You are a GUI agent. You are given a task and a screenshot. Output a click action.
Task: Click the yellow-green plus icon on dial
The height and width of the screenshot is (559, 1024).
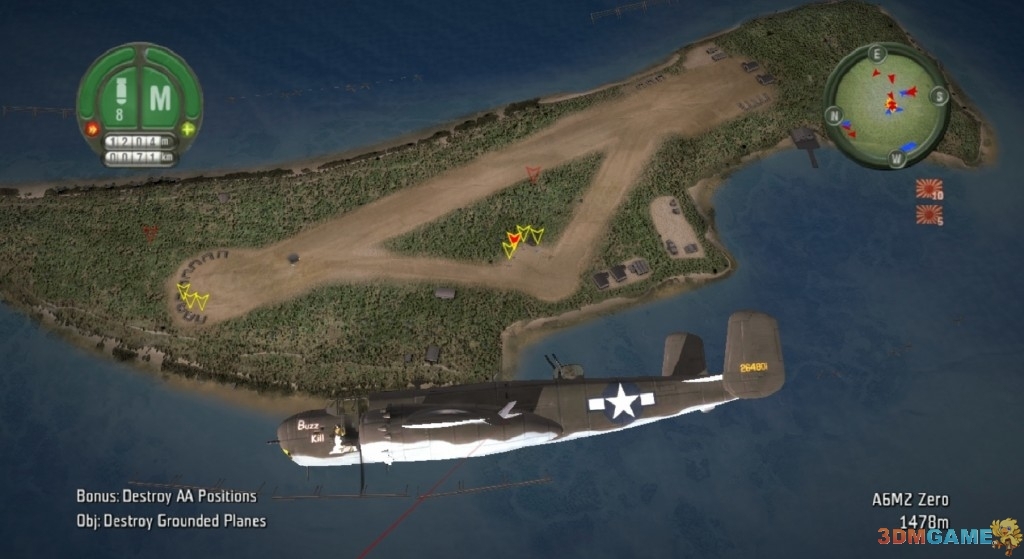[187, 130]
